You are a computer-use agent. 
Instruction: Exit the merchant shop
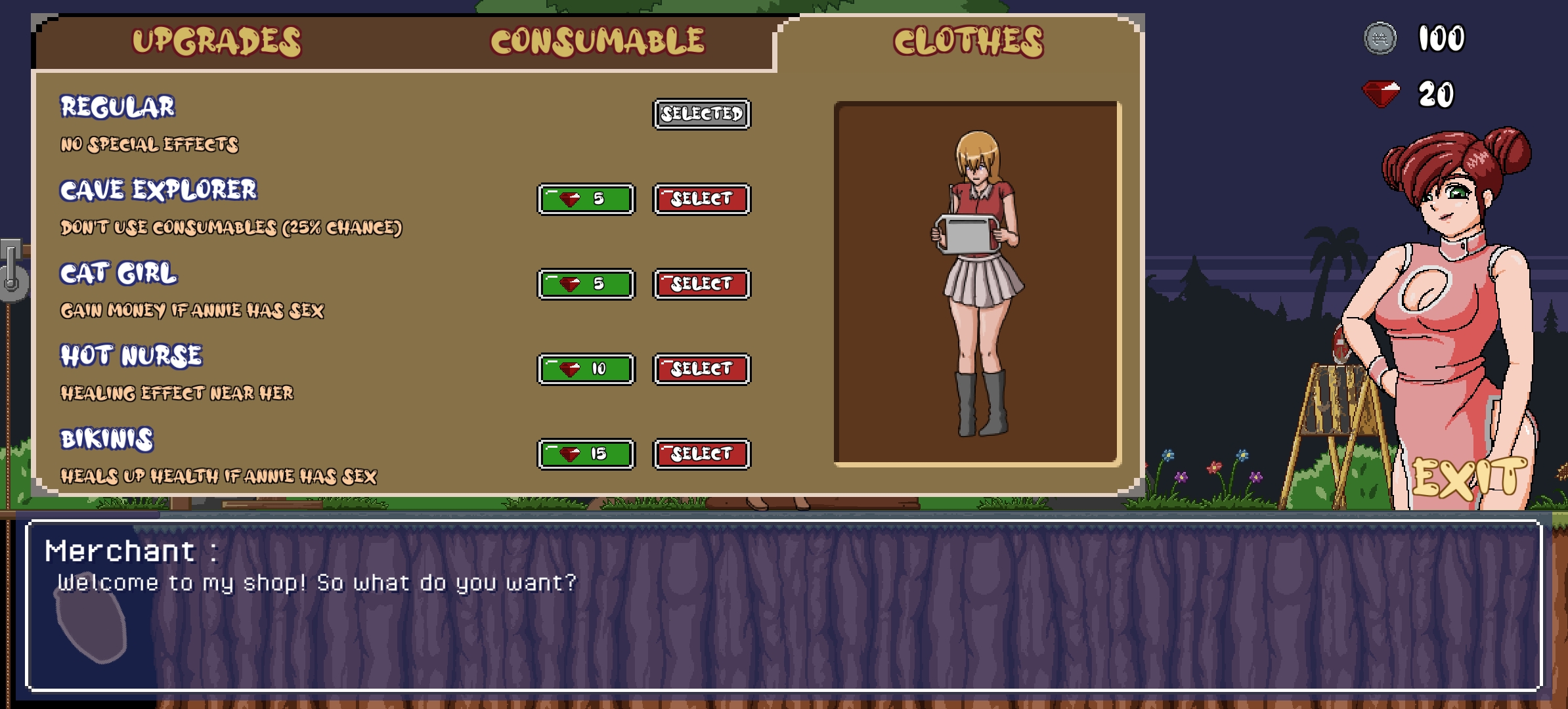tap(1470, 478)
